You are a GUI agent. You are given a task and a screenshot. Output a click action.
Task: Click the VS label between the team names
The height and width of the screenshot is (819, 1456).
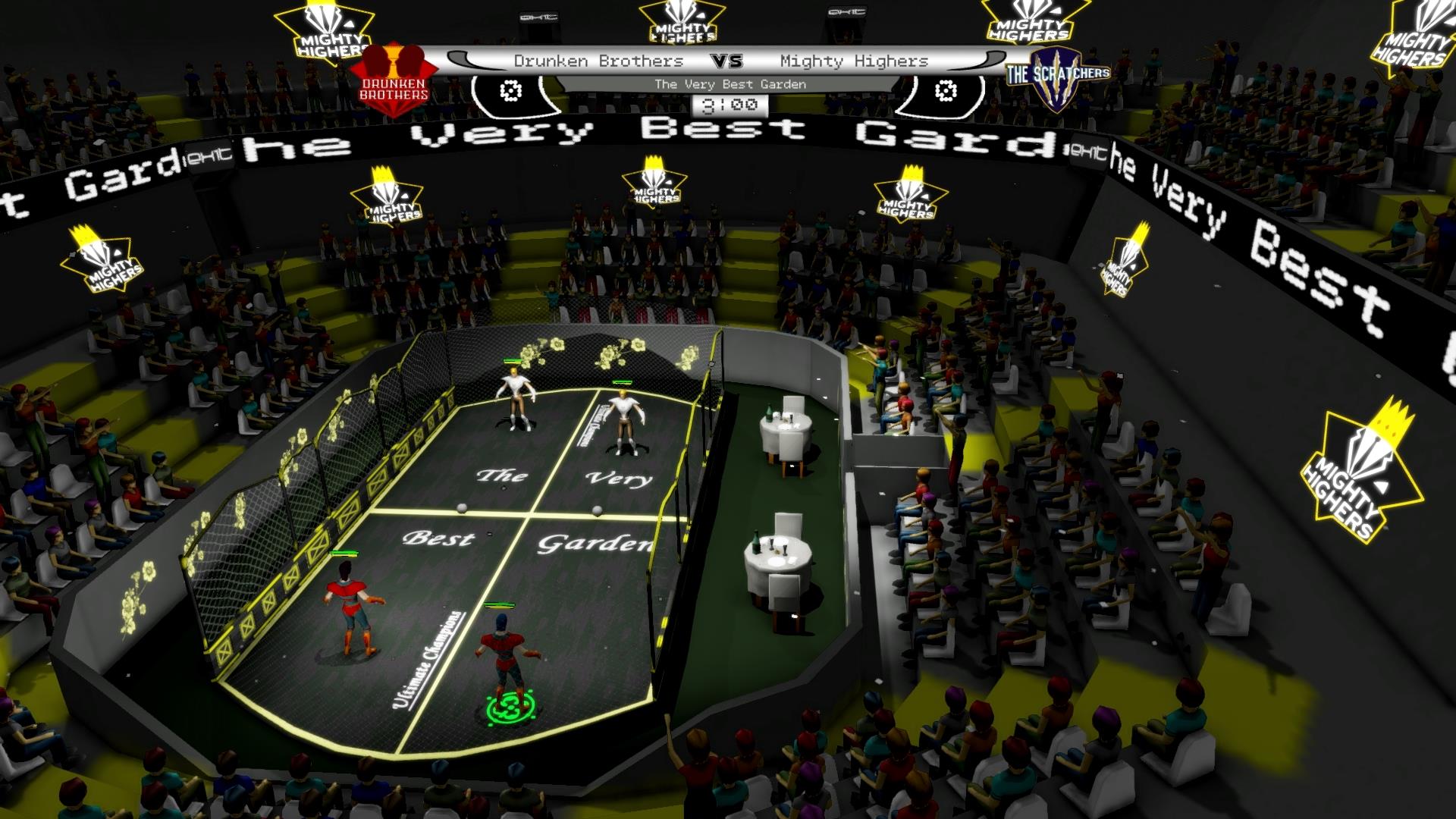tap(729, 60)
